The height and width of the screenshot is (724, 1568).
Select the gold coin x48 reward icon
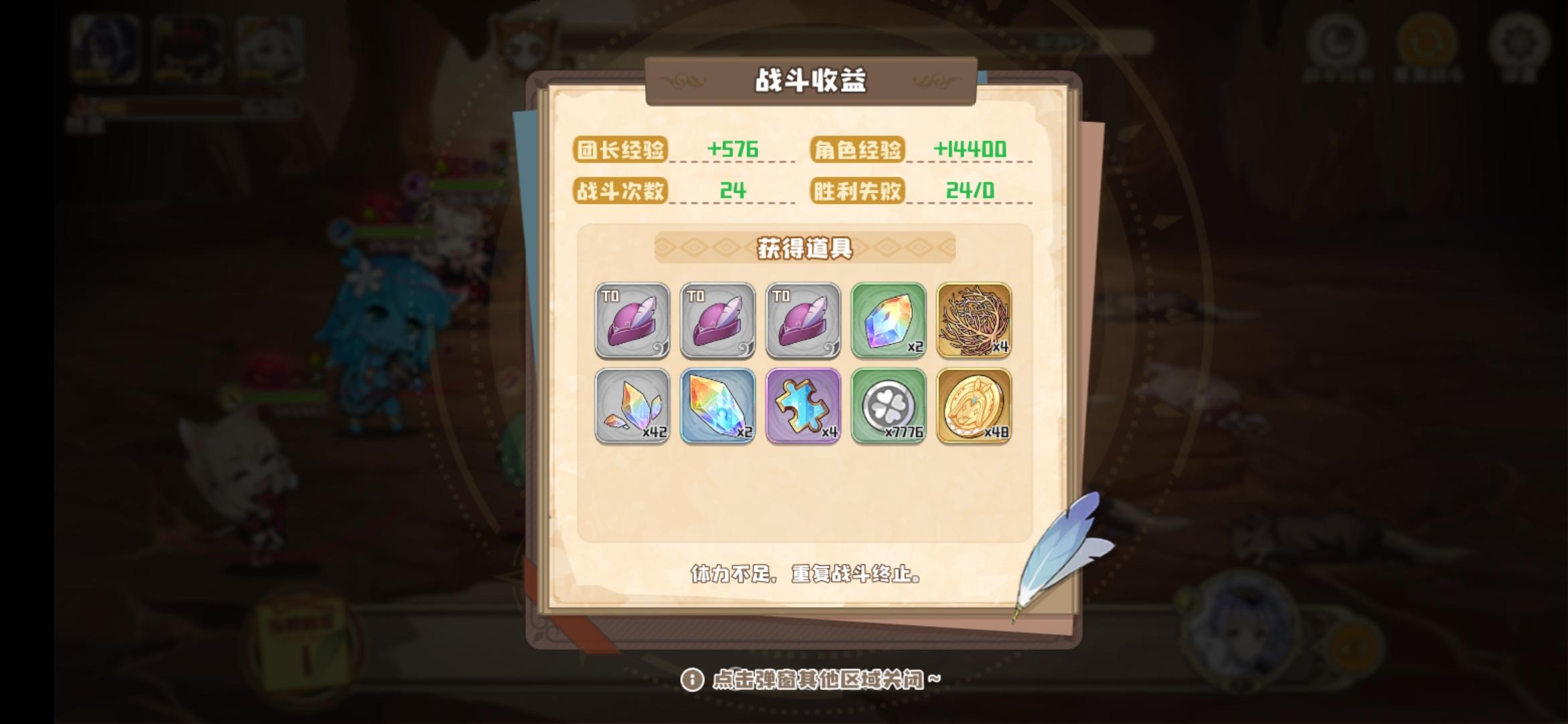pos(974,406)
